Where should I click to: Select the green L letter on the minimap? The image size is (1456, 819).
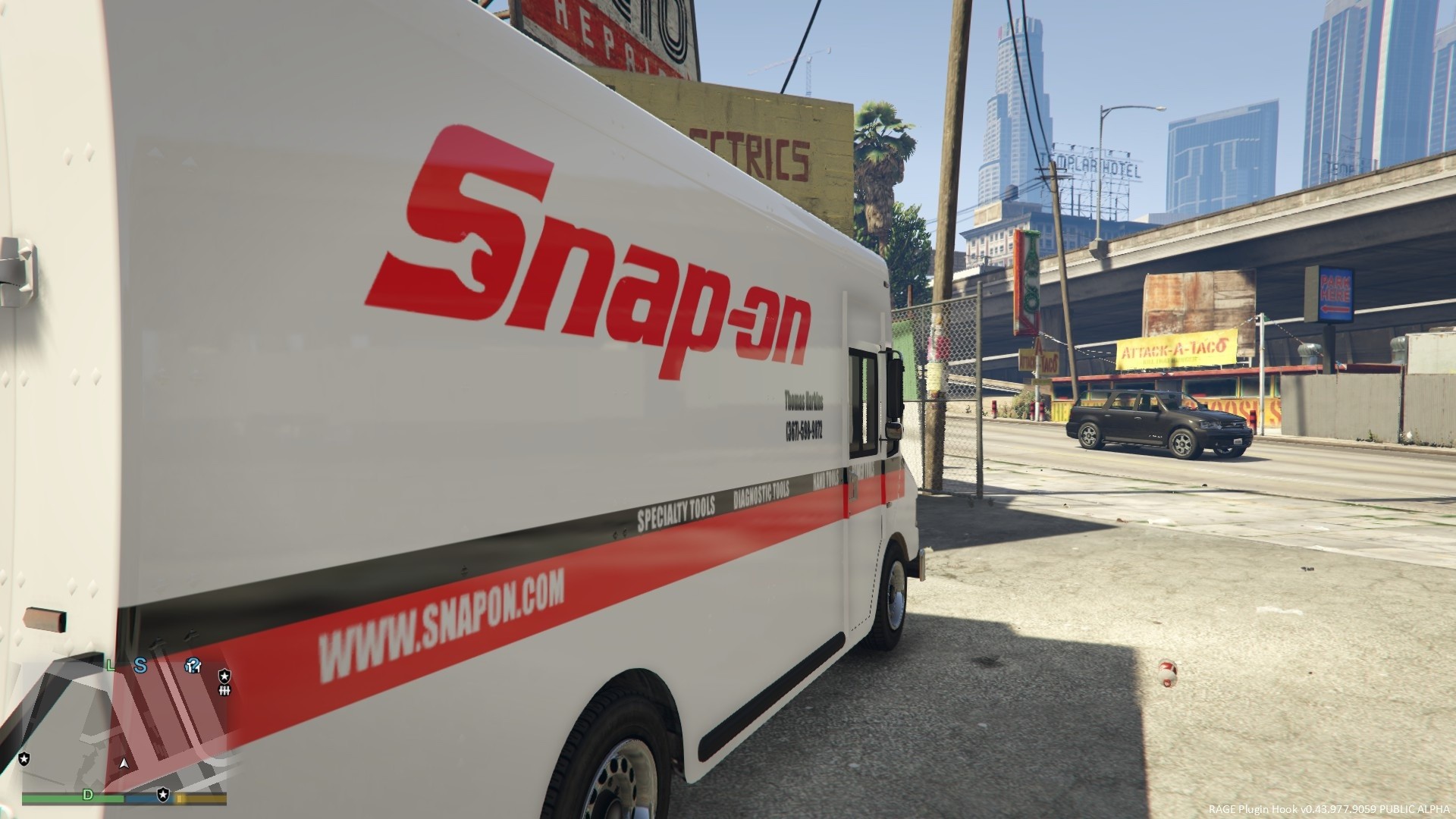[x=110, y=666]
